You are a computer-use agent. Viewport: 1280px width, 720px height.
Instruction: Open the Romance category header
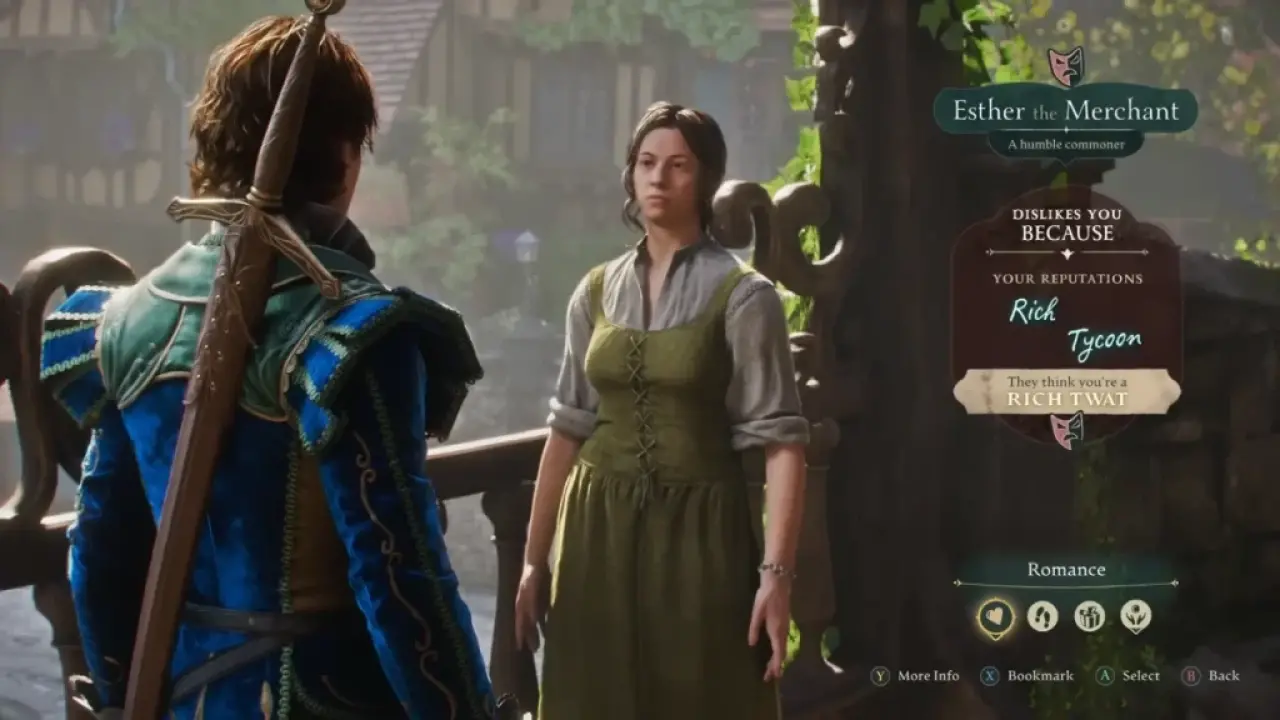[x=1066, y=569]
